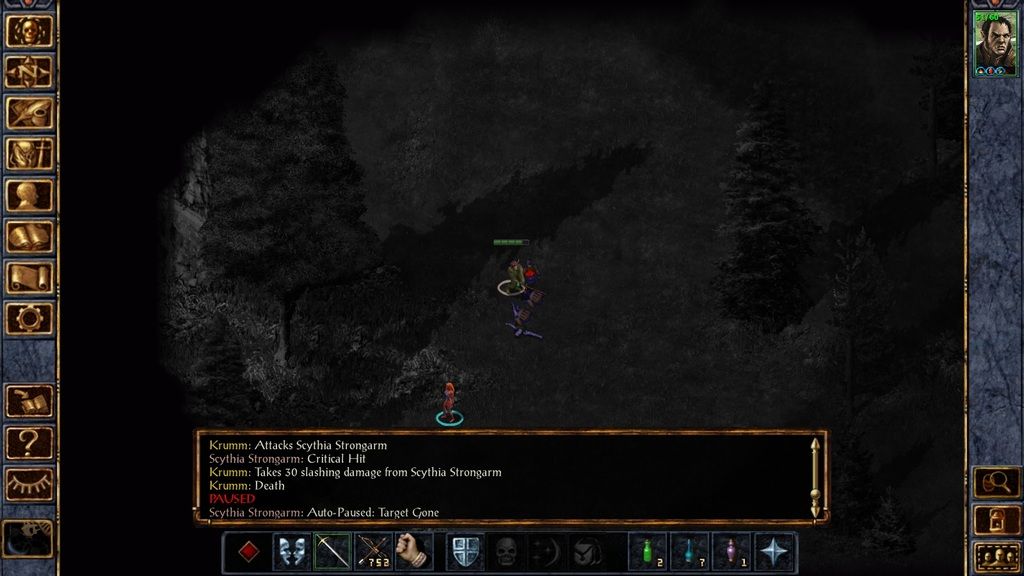1024x576 pixels.
Task: Use the green potion quick slot
Action: 648,551
